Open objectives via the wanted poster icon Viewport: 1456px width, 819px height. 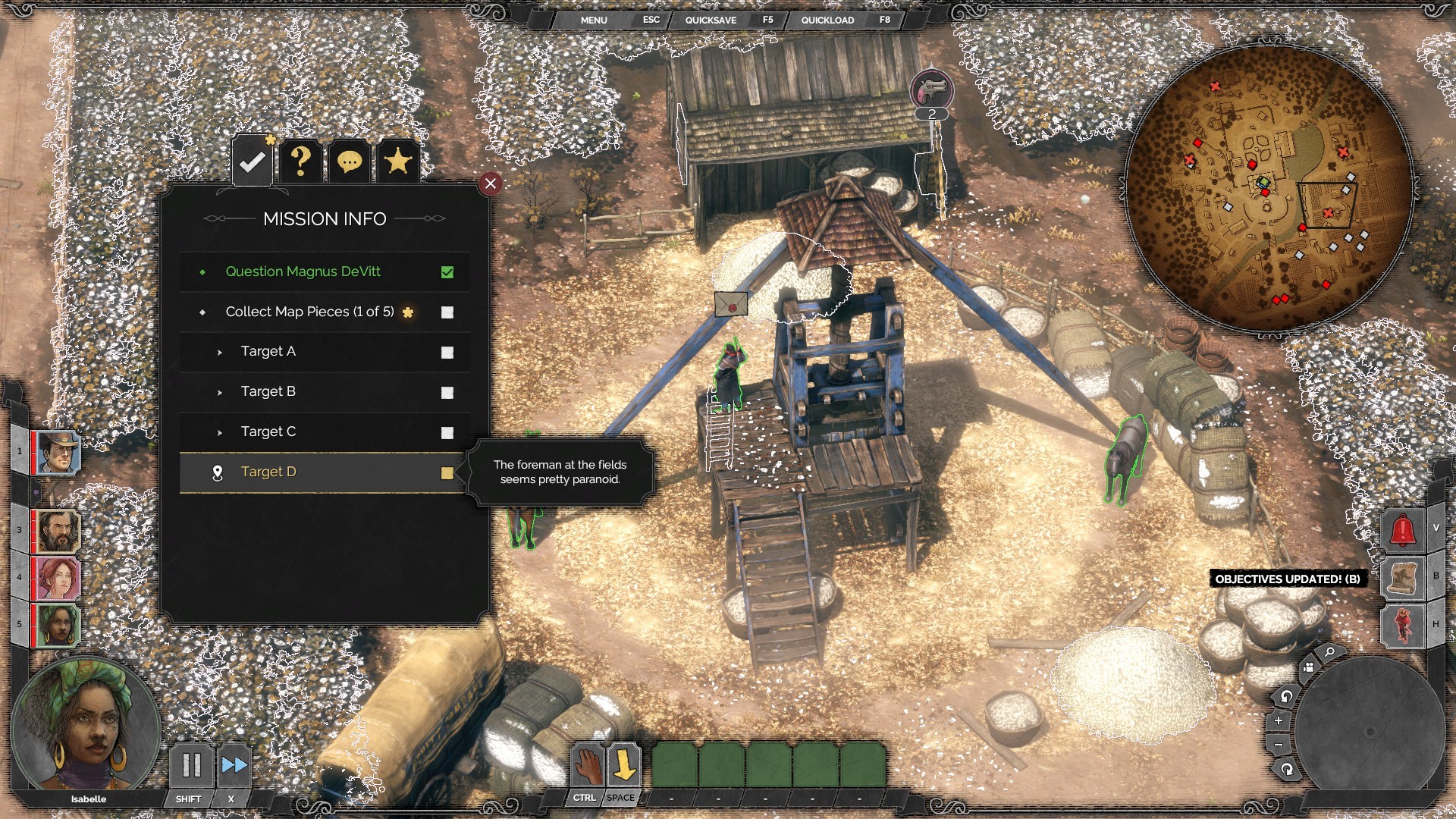click(1402, 578)
